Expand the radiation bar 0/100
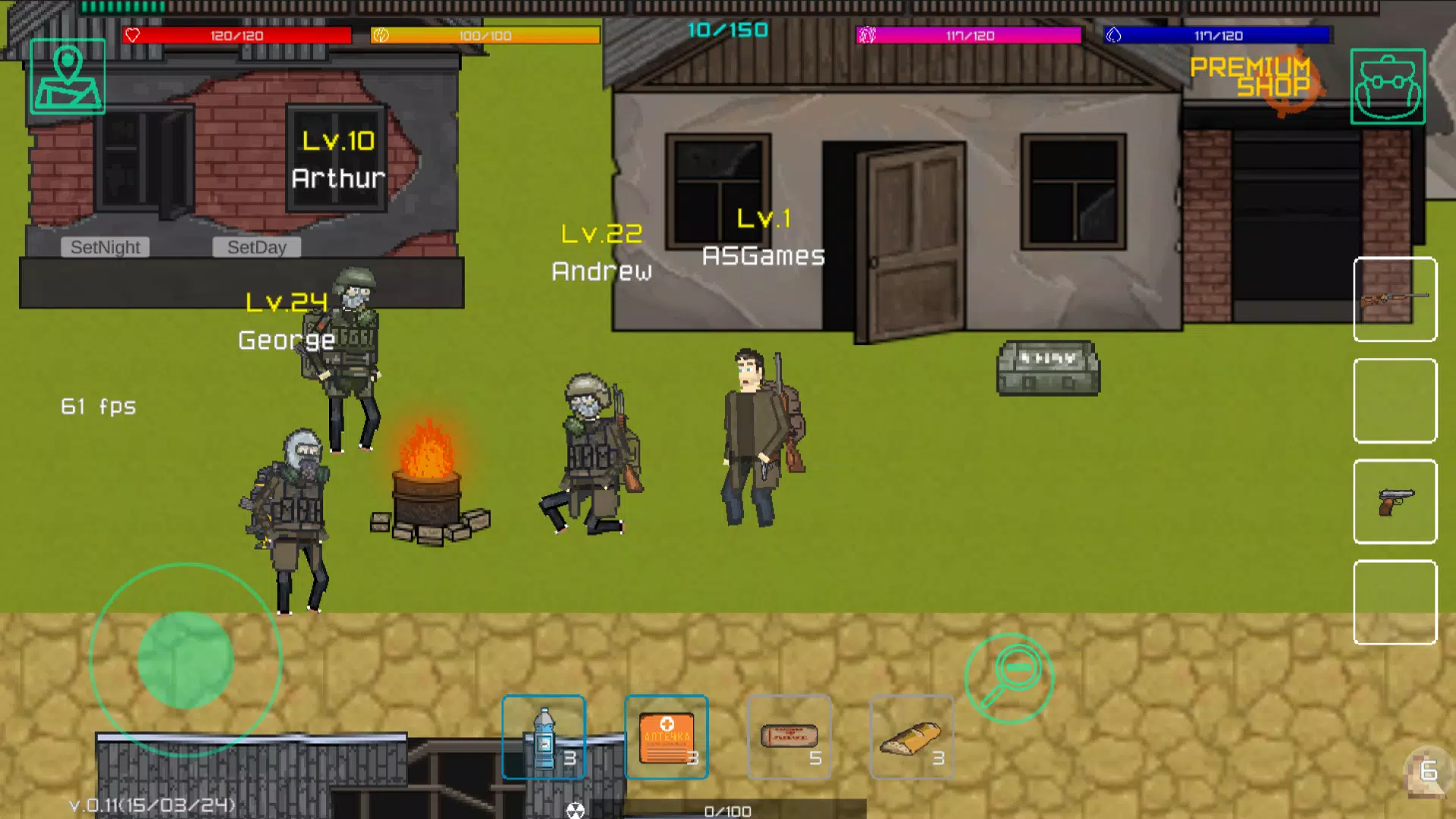The image size is (1456, 819). pyautogui.click(x=728, y=810)
